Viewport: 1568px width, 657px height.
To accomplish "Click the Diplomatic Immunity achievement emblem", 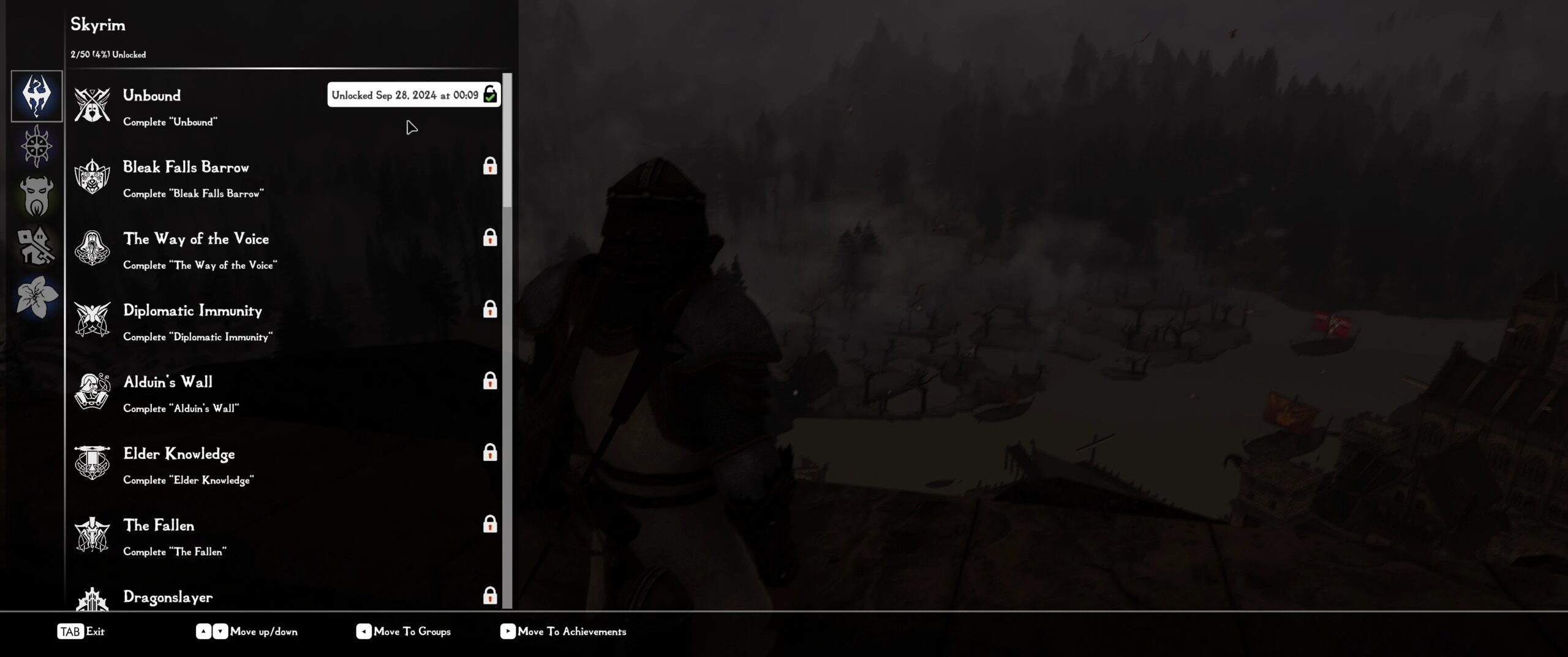I will click(92, 319).
